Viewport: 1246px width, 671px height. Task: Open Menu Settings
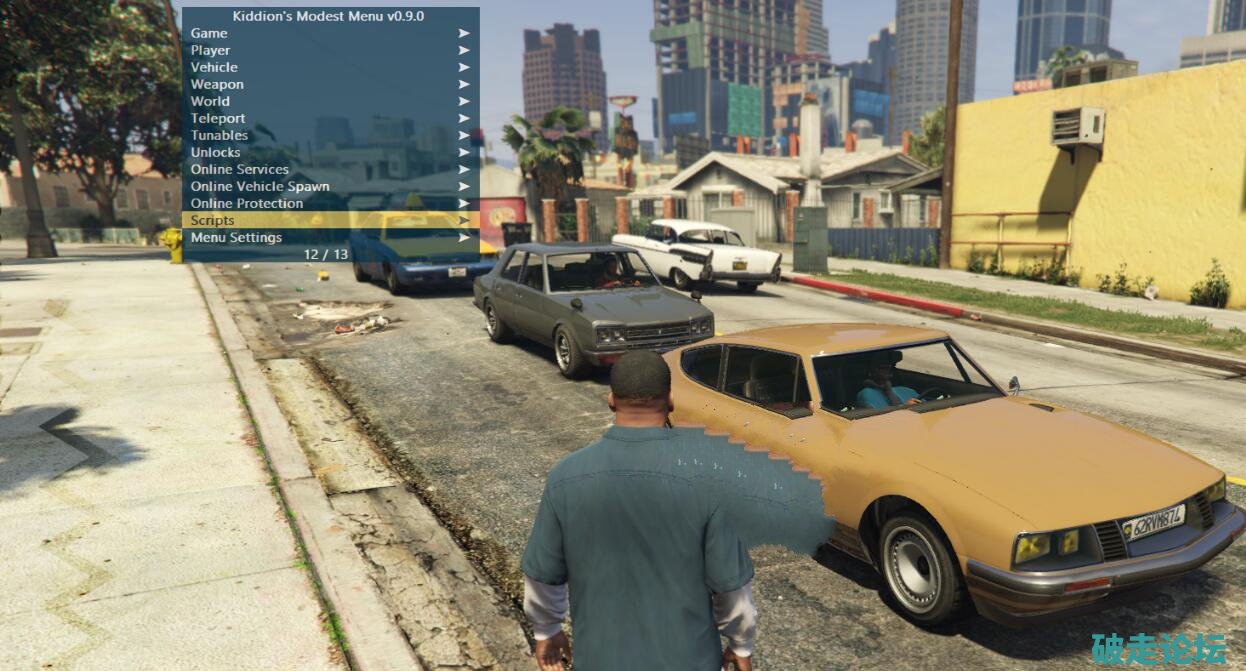tap(236, 237)
